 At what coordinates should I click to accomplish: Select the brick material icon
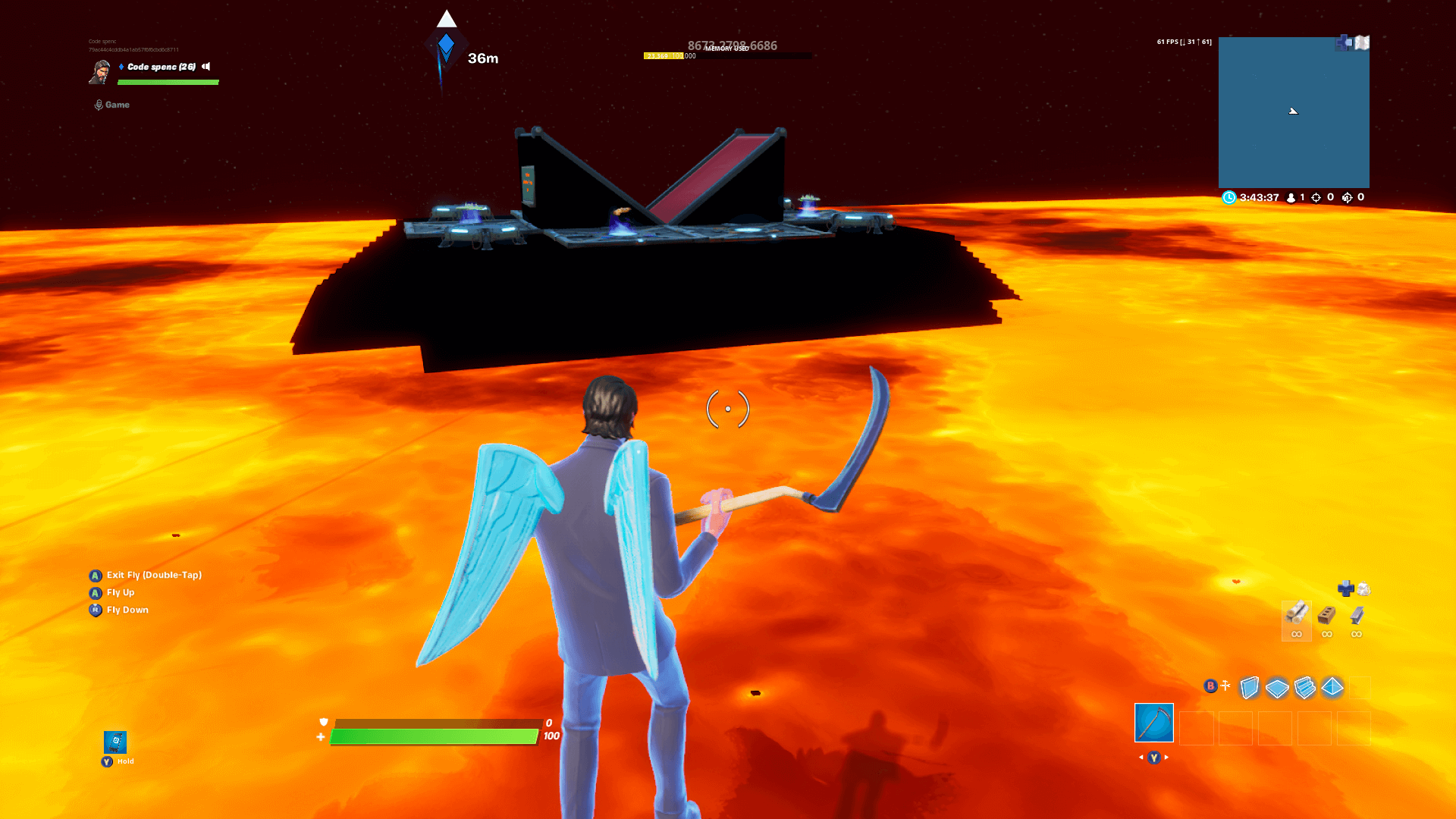coord(1326,614)
